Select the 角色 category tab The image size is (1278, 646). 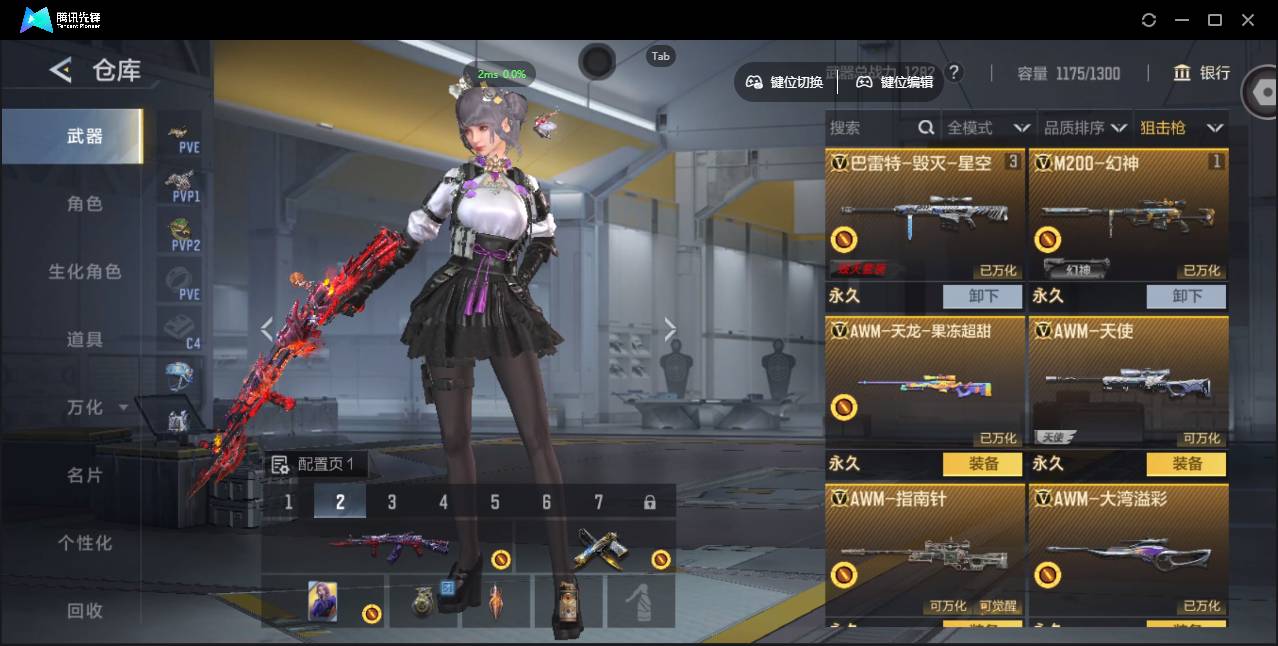point(85,204)
